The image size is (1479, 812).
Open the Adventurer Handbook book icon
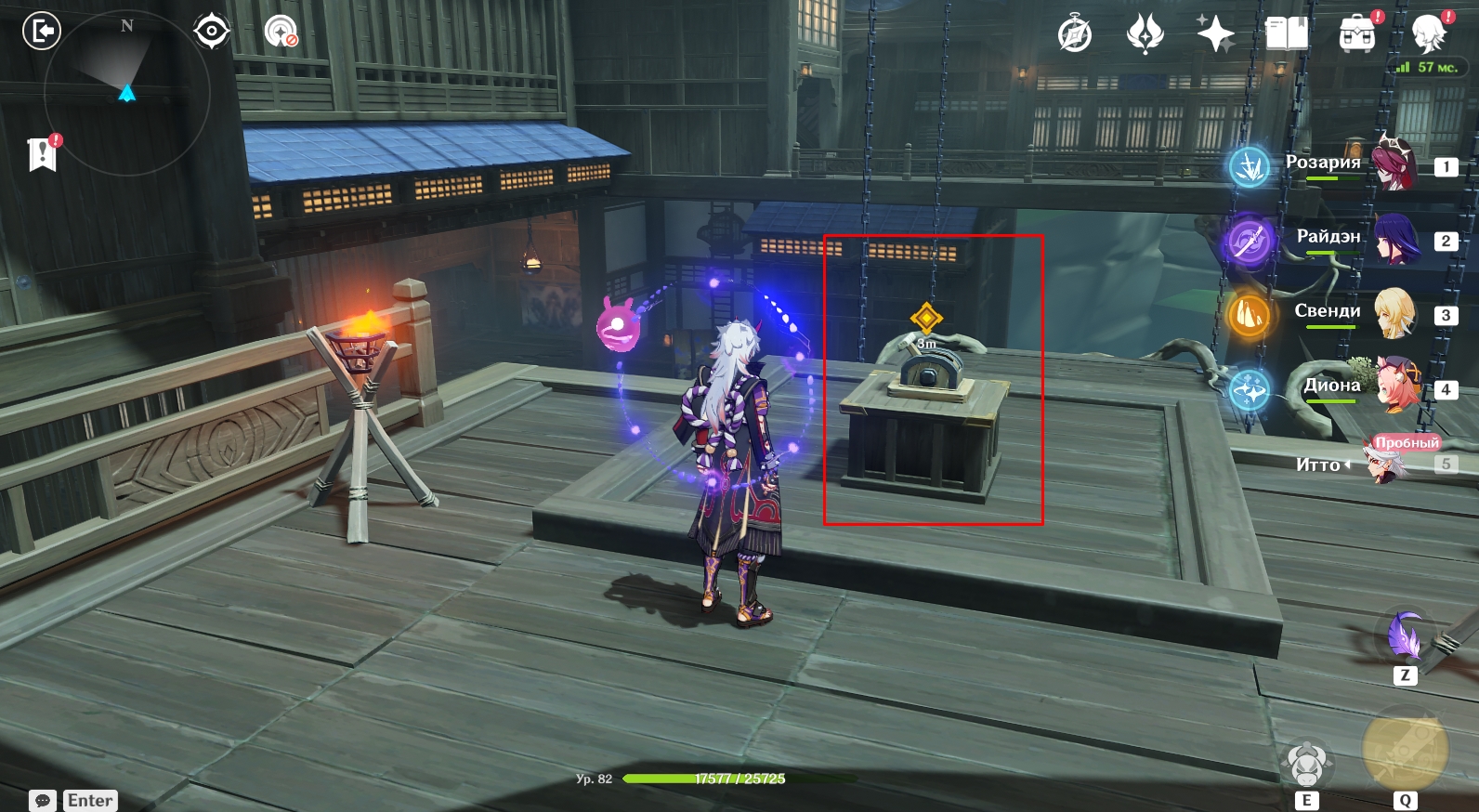1287,34
